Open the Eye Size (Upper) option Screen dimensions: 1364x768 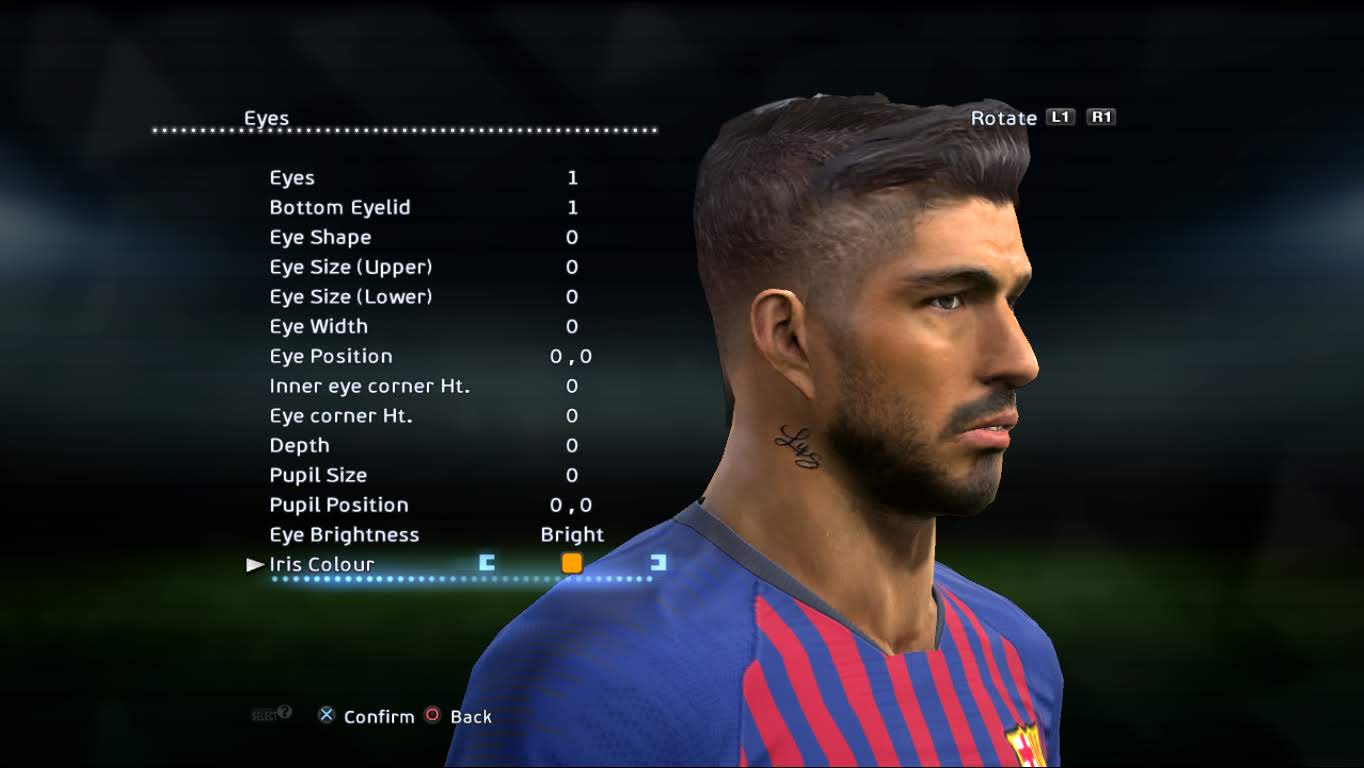pyautogui.click(x=351, y=267)
